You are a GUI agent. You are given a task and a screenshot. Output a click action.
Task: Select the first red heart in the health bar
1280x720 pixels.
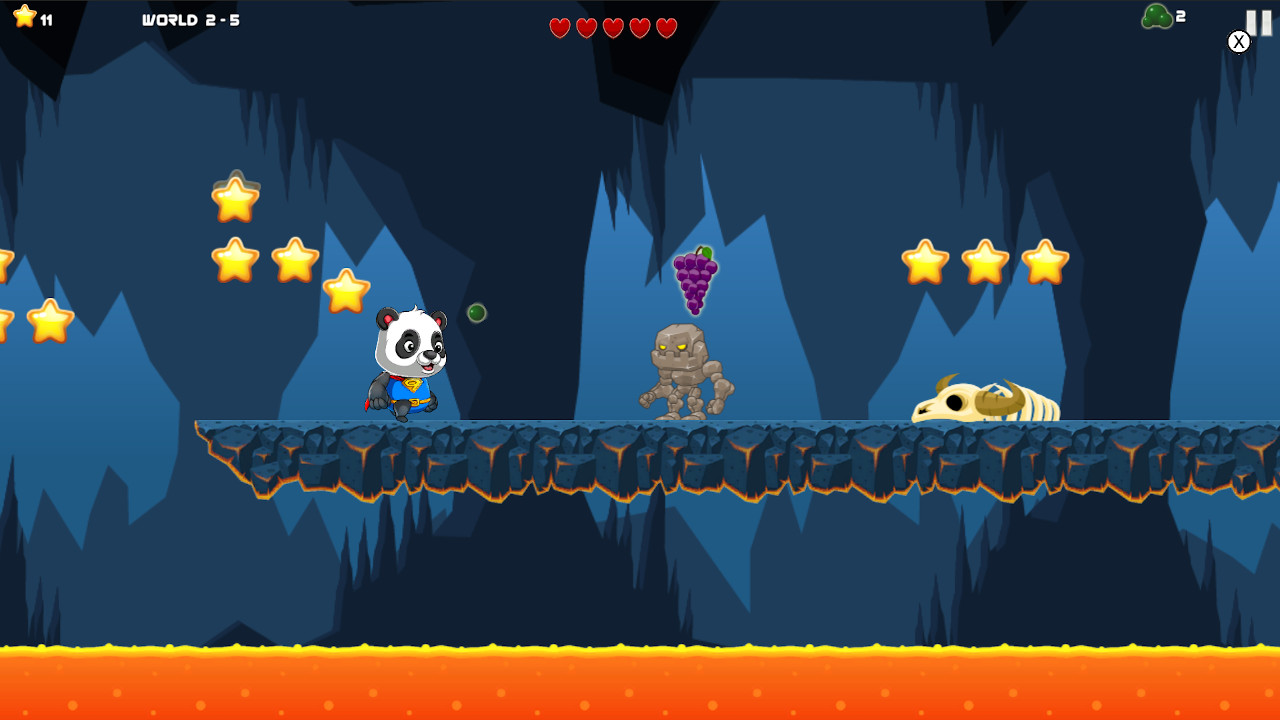560,27
